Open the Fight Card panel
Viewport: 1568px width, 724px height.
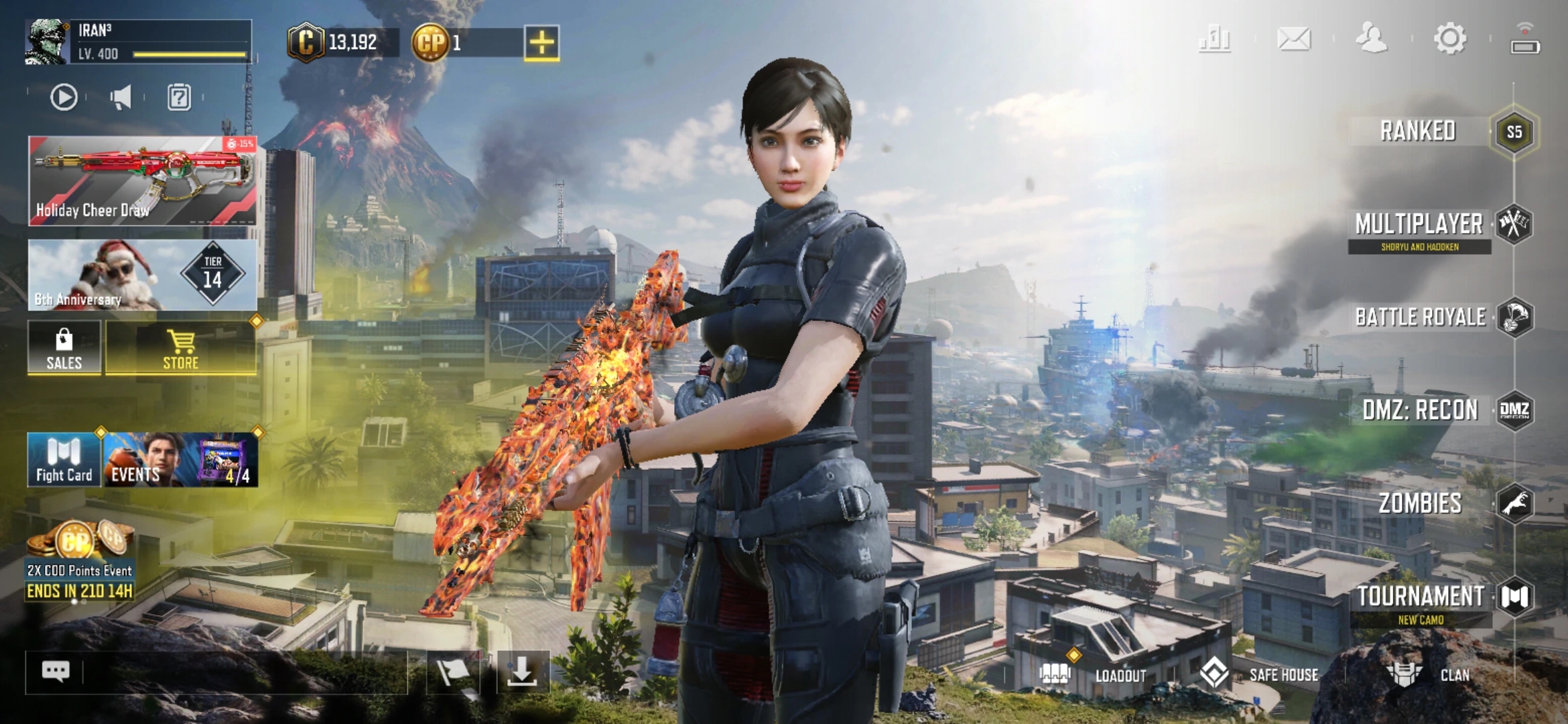click(x=64, y=460)
